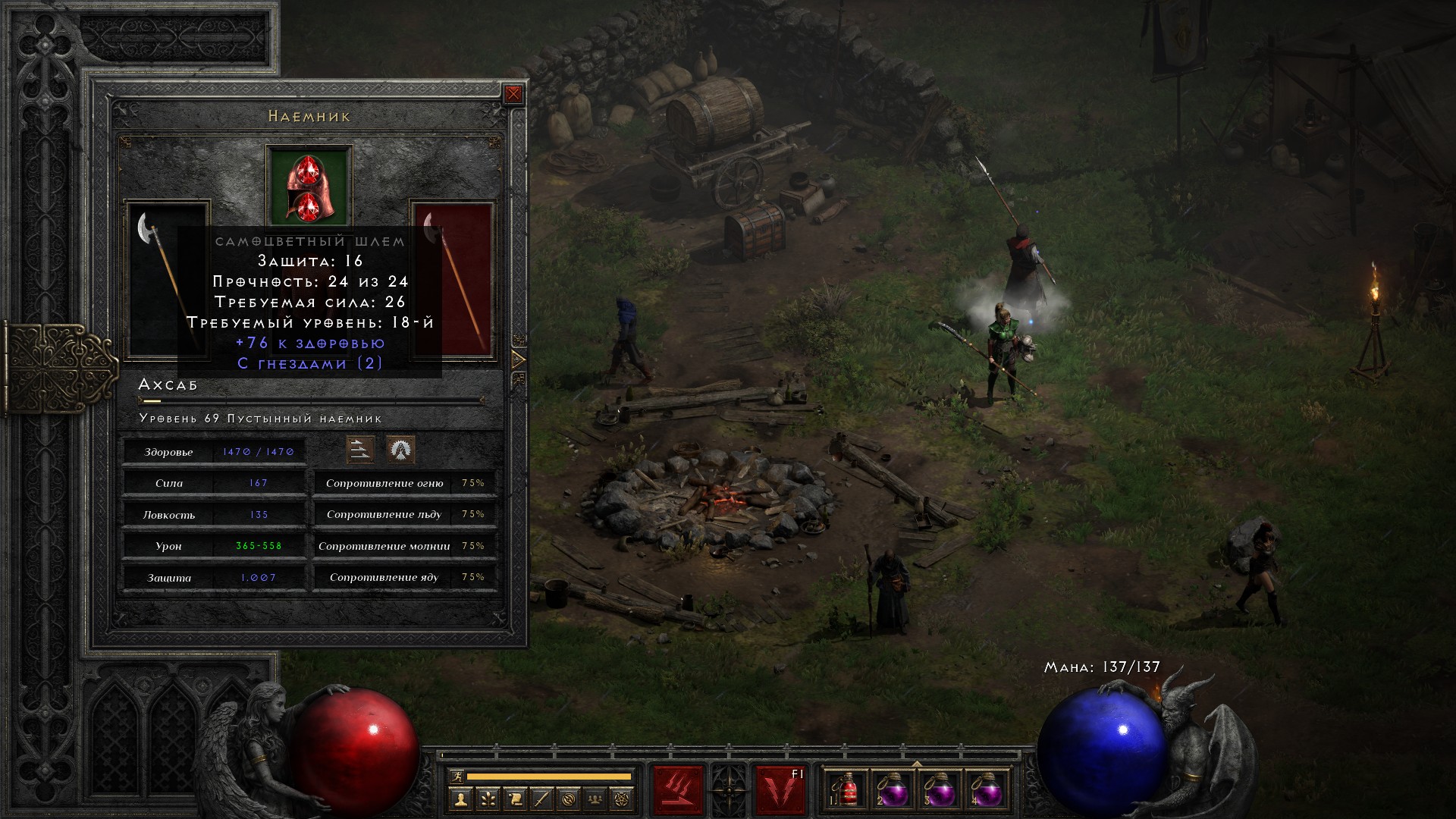
Task: Open the skill tree from the mini menu
Action: [488, 799]
